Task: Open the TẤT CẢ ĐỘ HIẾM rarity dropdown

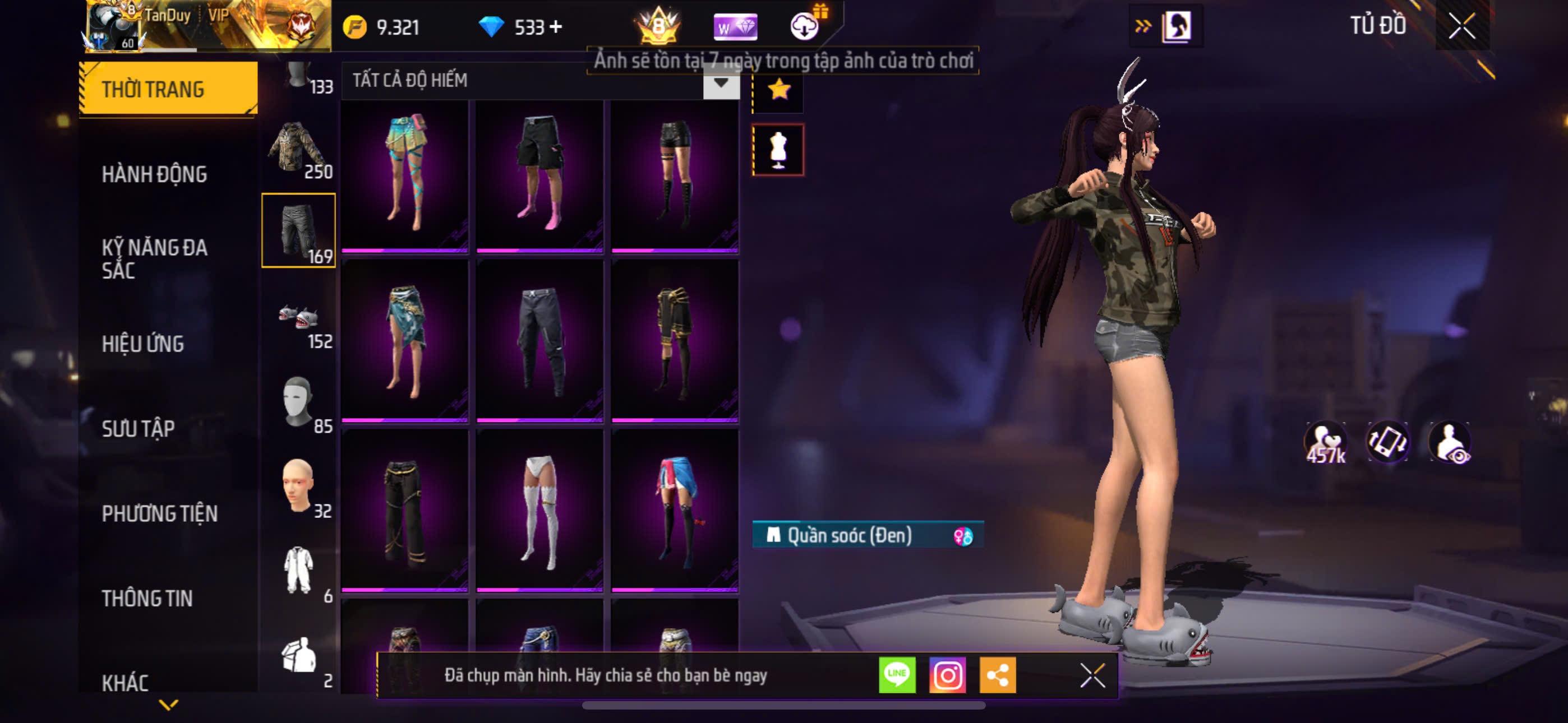Action: (721, 83)
